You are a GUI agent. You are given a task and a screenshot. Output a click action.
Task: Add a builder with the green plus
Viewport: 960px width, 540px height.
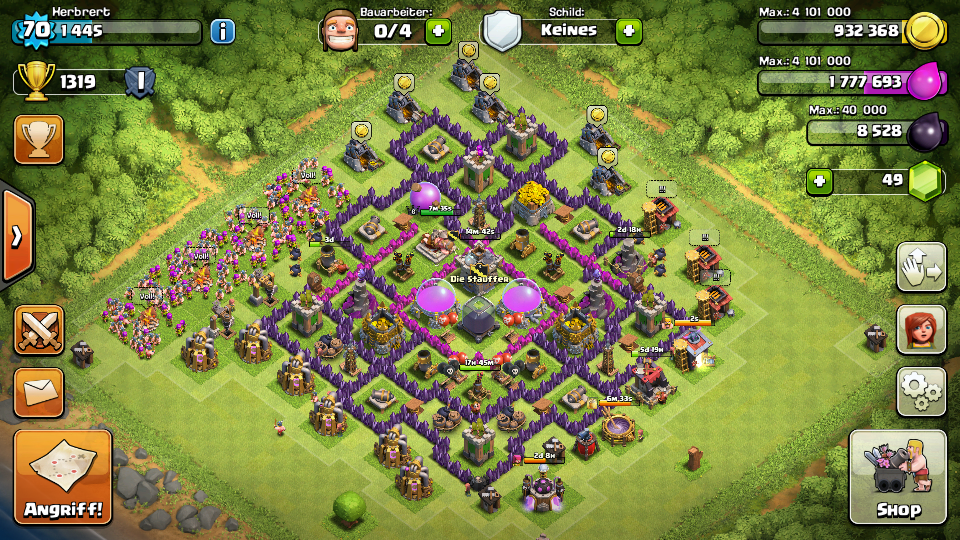(438, 31)
